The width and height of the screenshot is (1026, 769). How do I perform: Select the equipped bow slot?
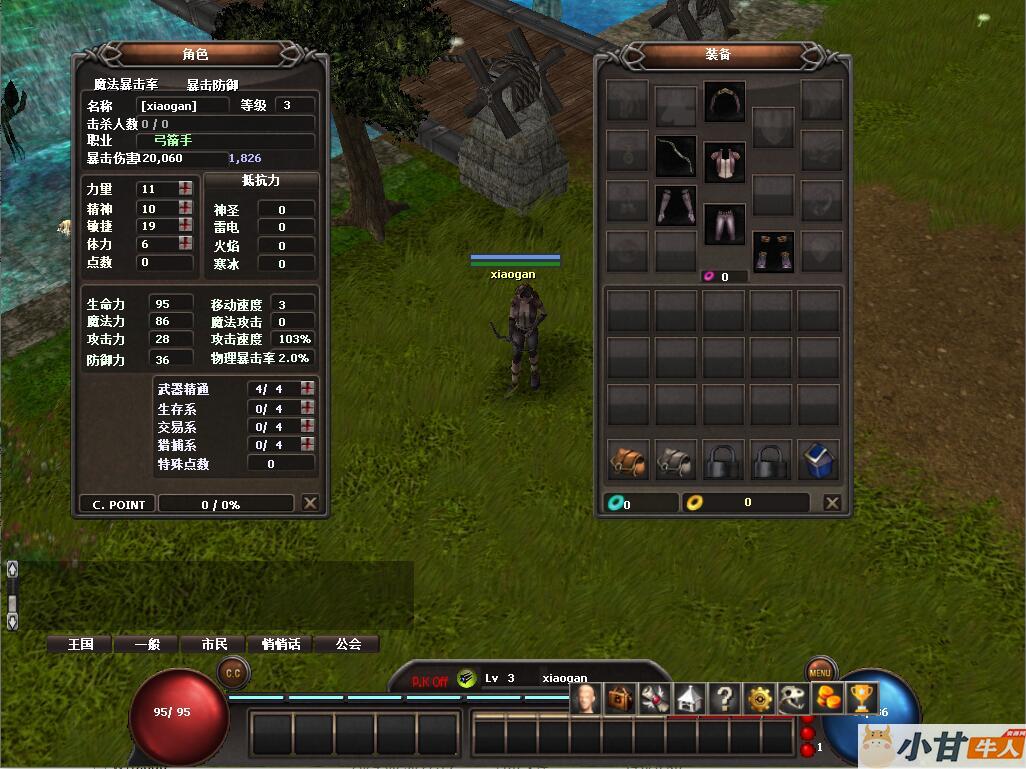click(676, 156)
